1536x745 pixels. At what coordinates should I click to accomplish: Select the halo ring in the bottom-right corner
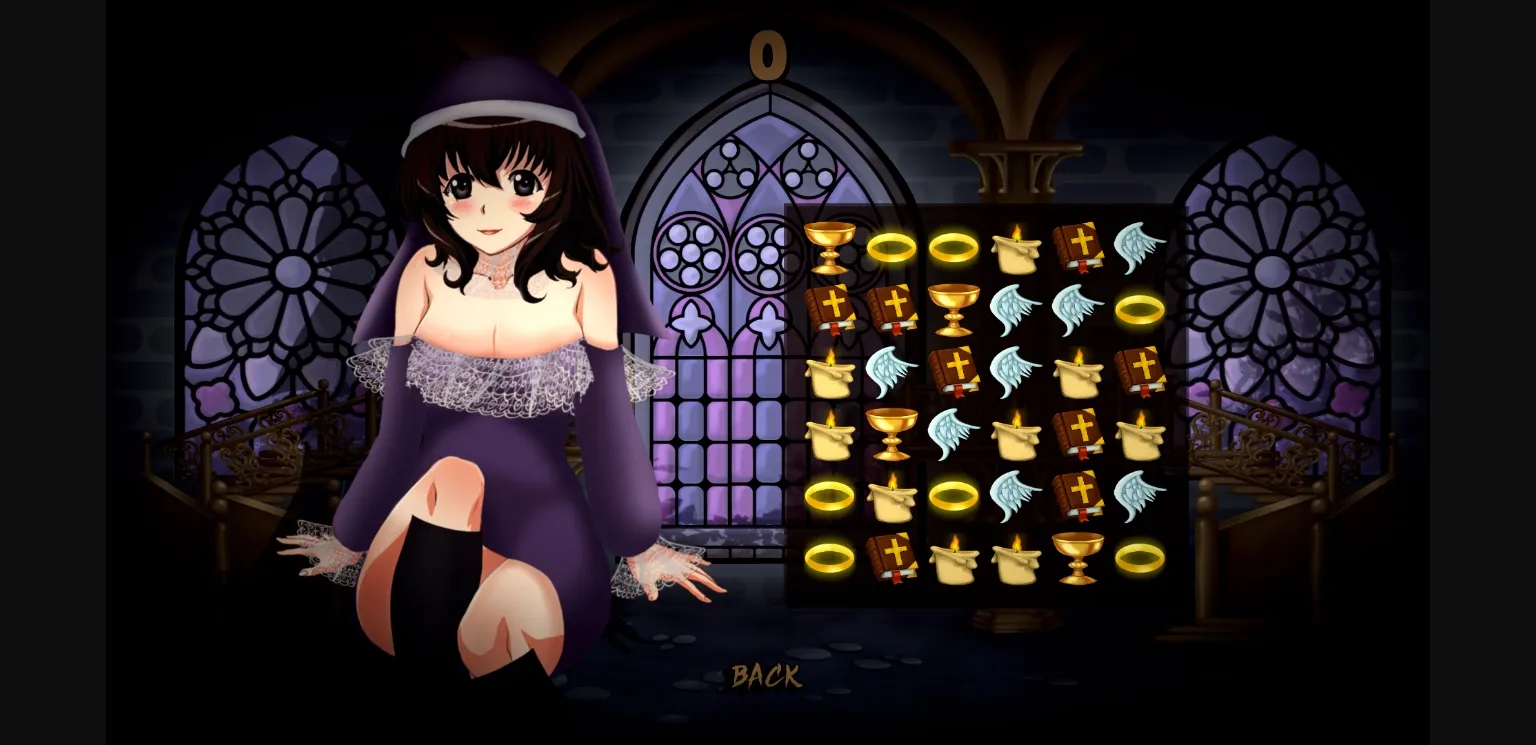click(1140, 558)
